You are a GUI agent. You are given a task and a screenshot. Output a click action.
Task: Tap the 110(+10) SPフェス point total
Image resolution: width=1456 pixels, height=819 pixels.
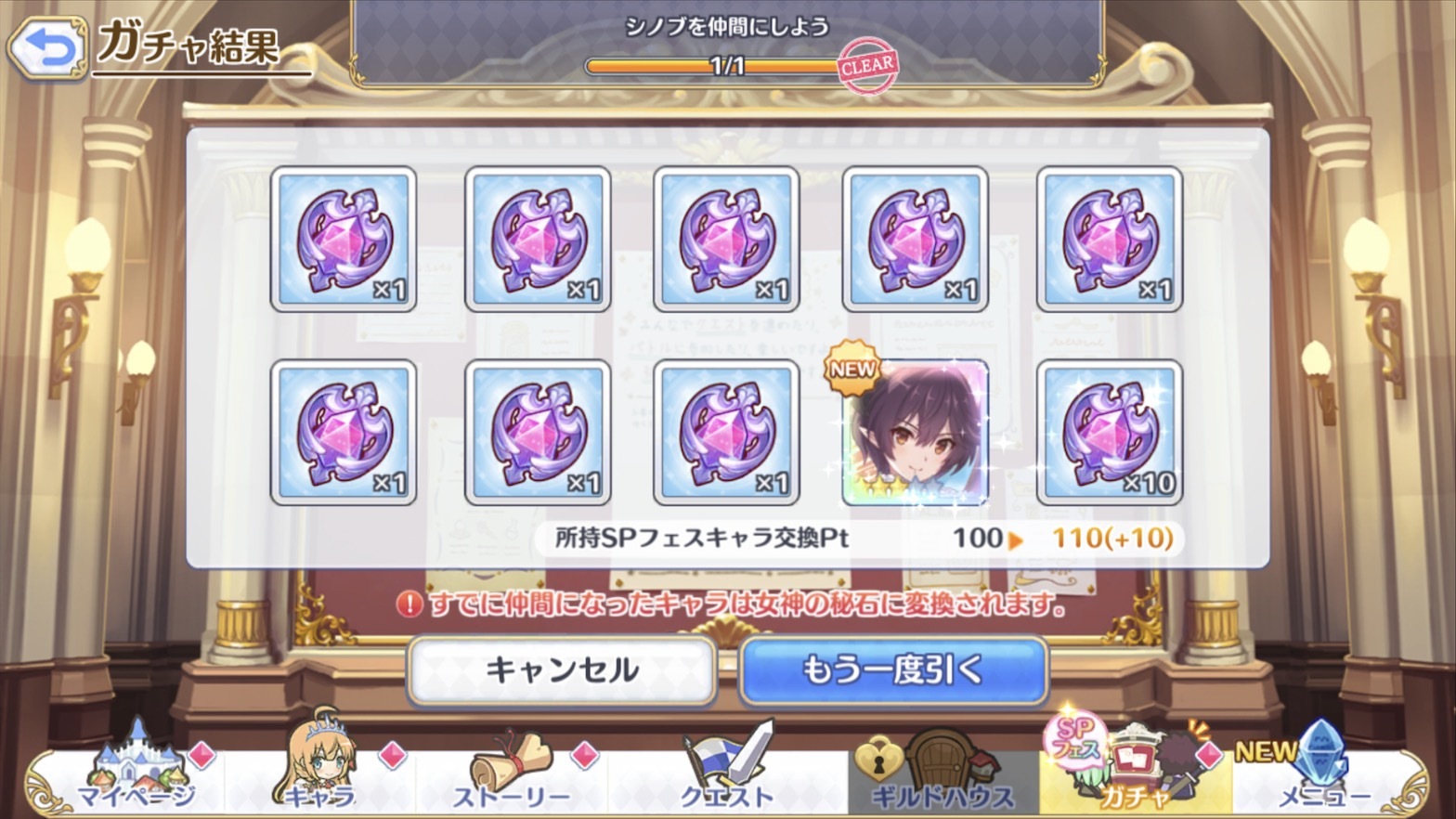1107,538
